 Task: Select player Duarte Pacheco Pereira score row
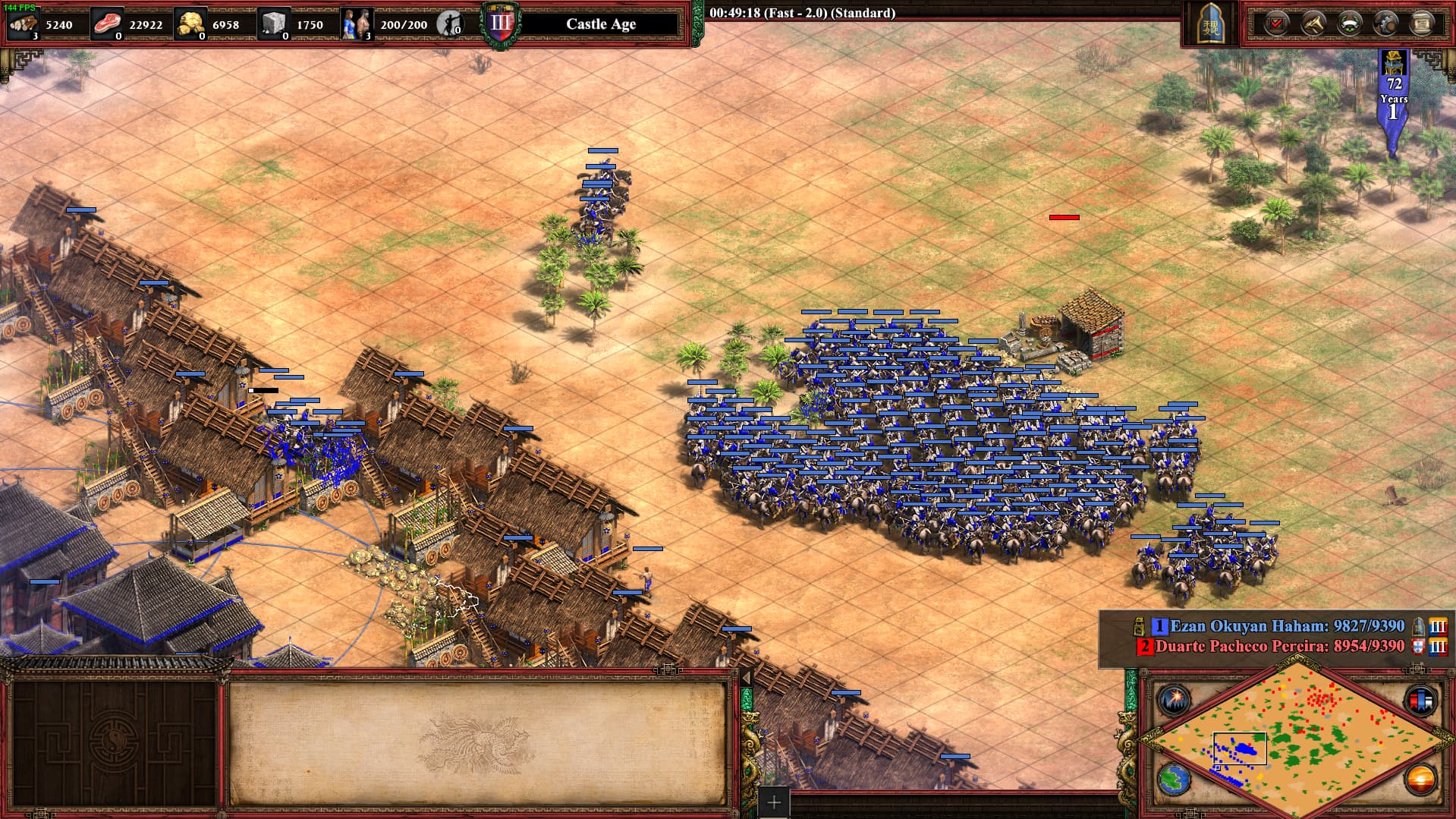[x=1279, y=647]
